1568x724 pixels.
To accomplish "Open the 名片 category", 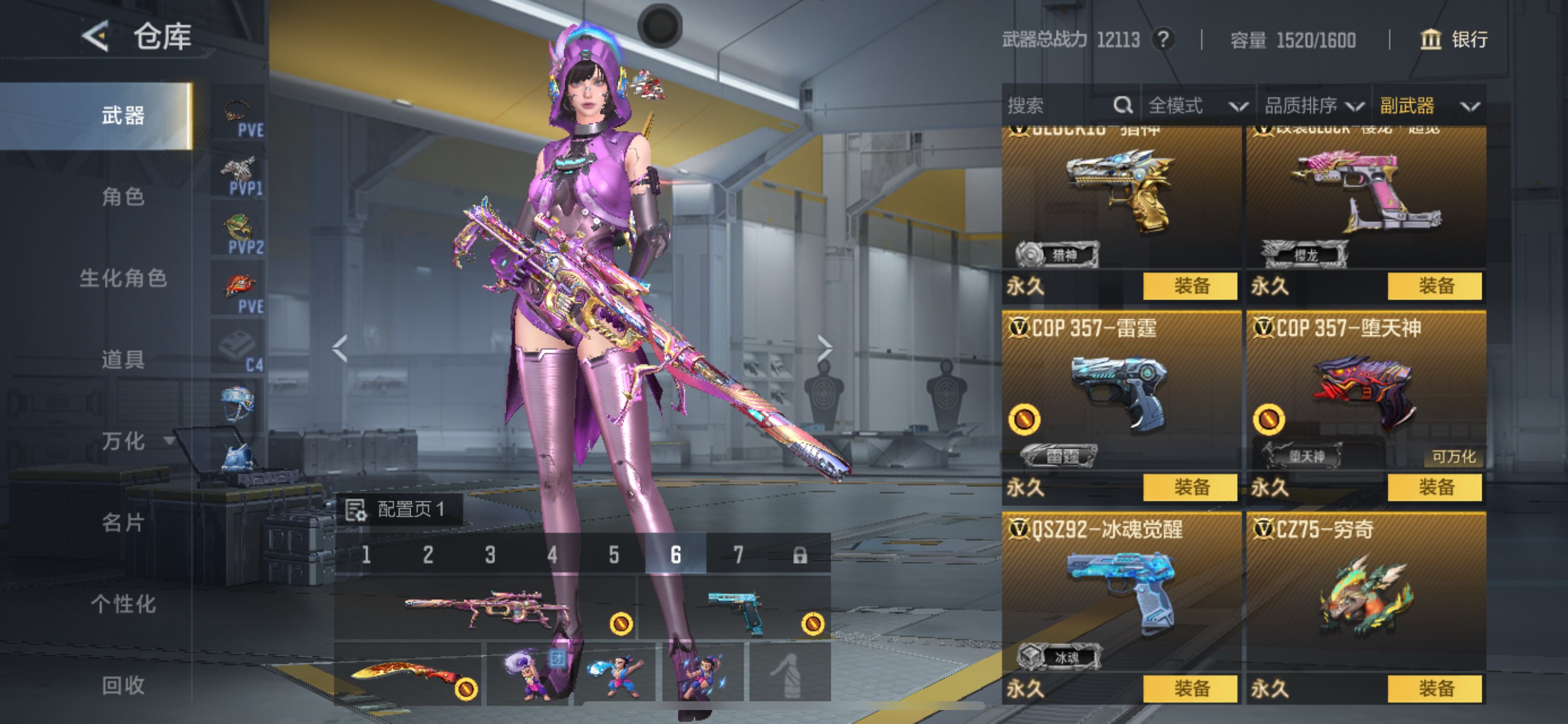I will [123, 522].
